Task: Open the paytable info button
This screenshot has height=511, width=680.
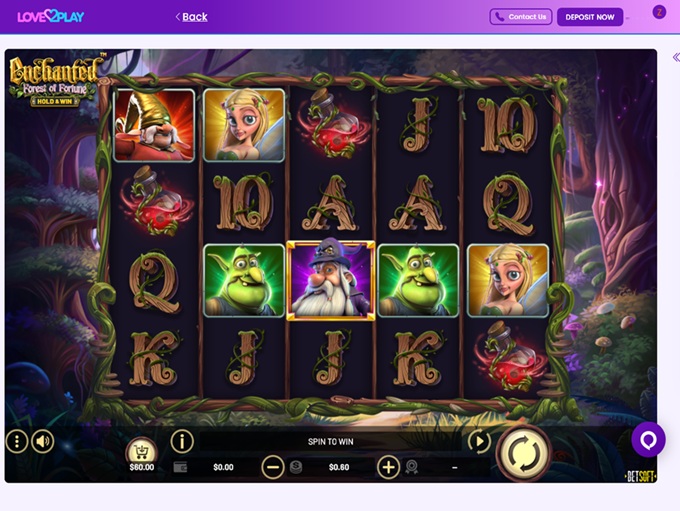Action: click(182, 441)
